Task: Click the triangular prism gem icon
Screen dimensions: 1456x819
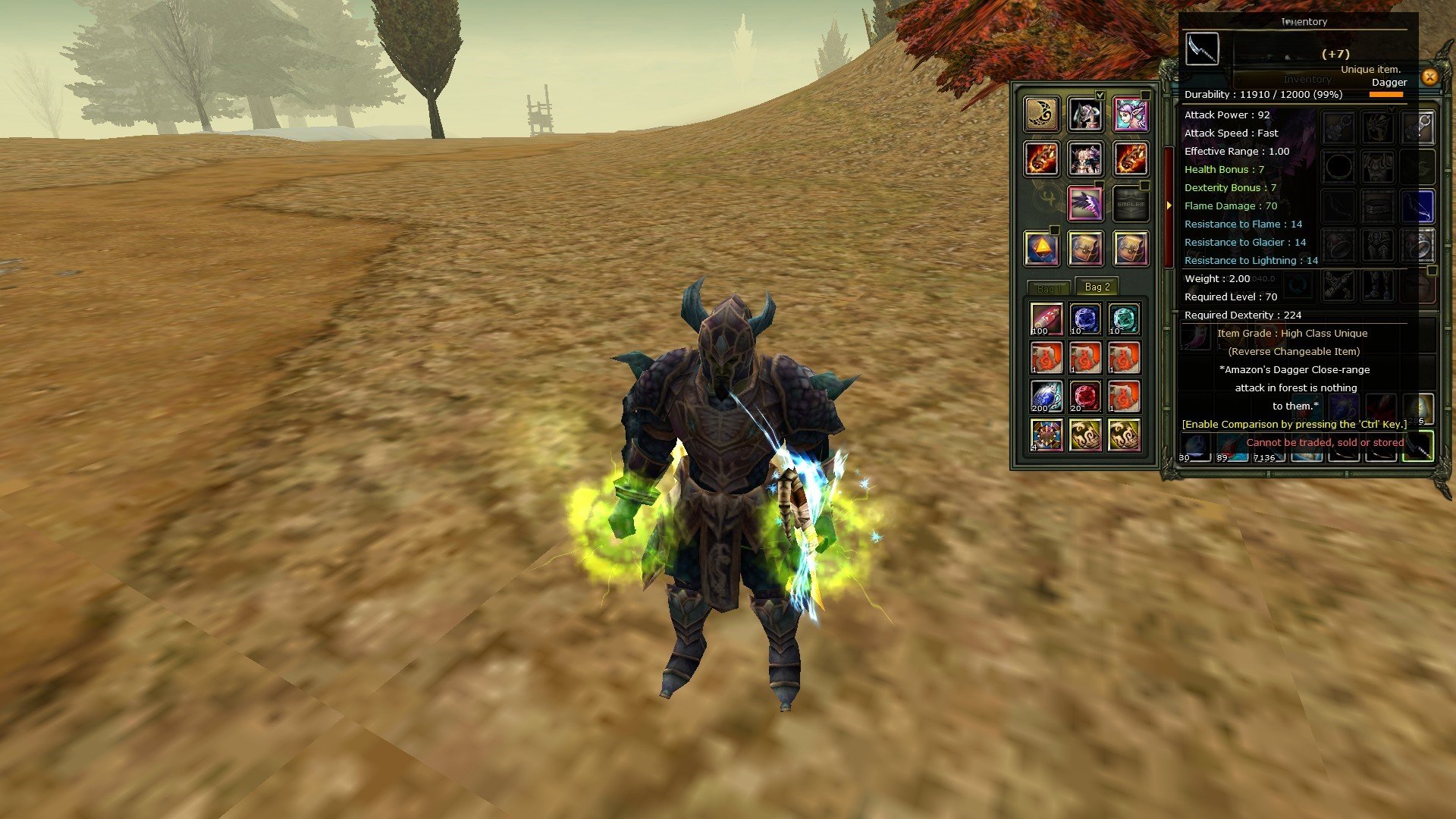Action: (x=1043, y=246)
